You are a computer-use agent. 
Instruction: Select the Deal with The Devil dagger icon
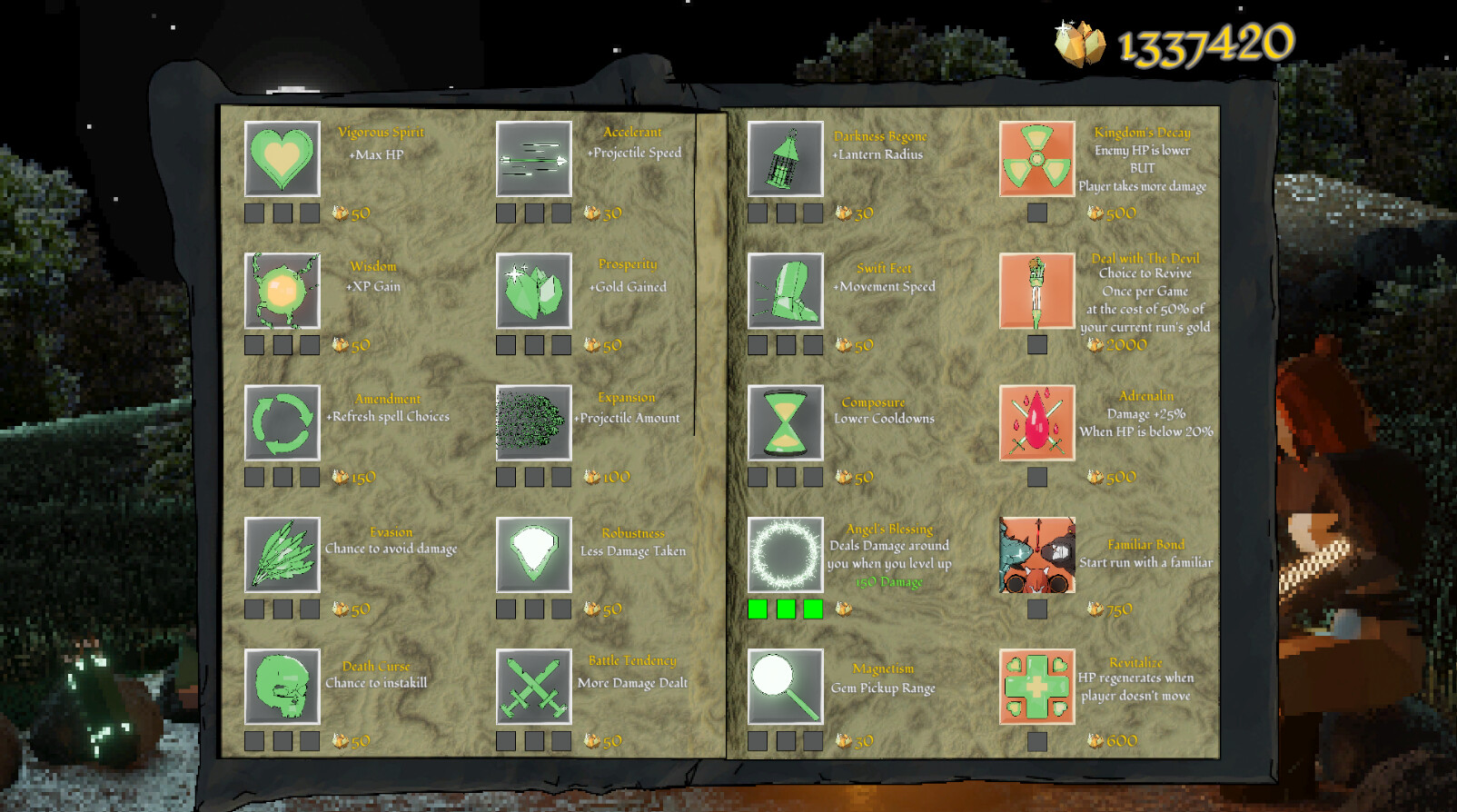point(1036,292)
